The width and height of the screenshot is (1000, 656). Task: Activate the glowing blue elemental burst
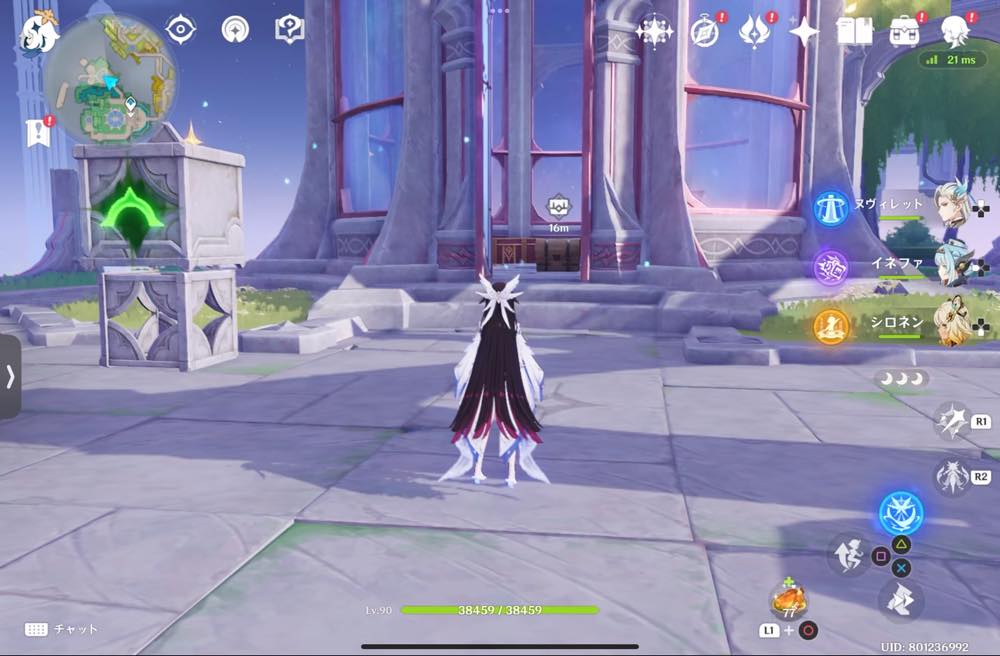click(900, 513)
